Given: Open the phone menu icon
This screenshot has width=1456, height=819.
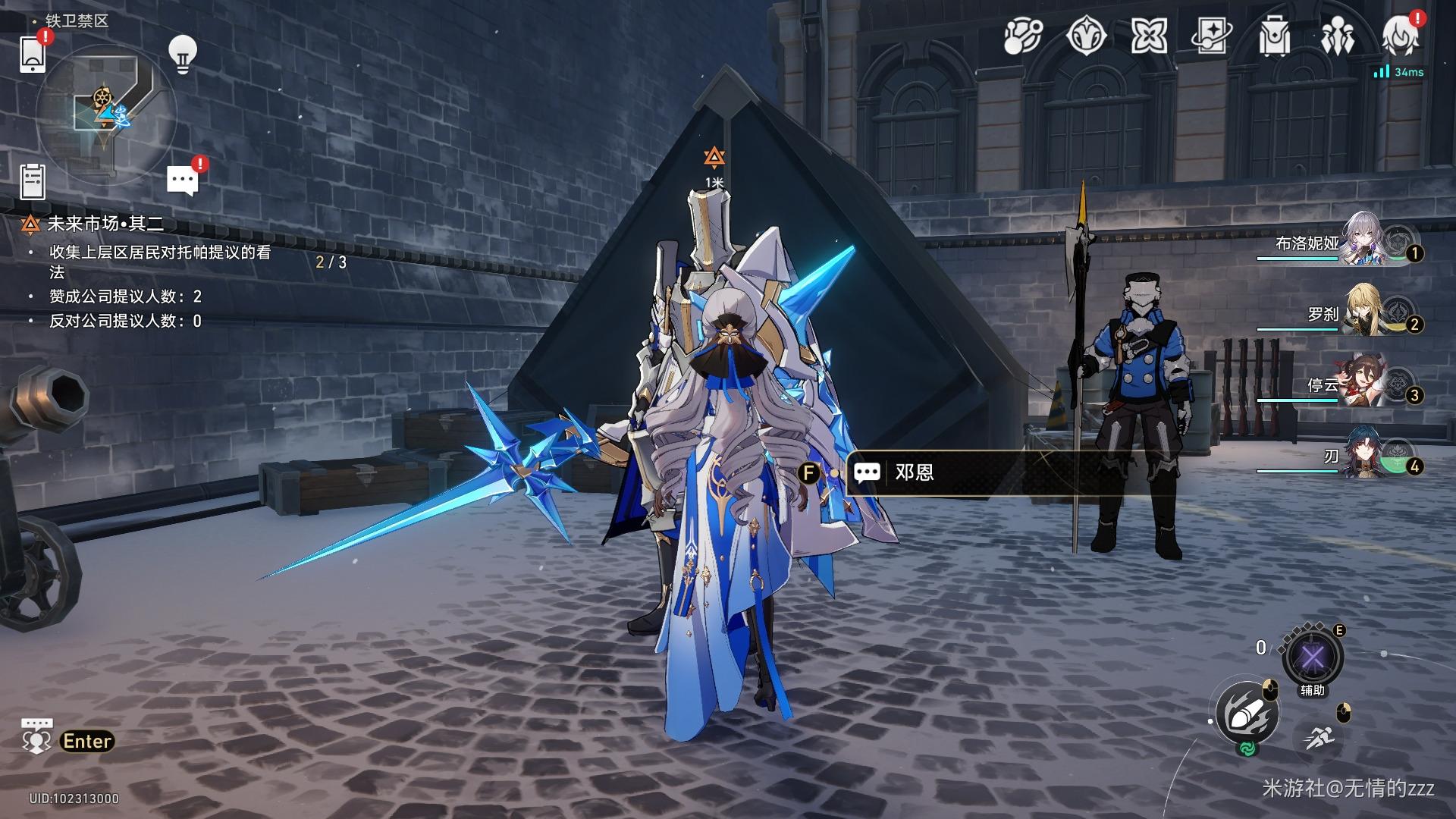Looking at the screenshot, I should pos(33,53).
